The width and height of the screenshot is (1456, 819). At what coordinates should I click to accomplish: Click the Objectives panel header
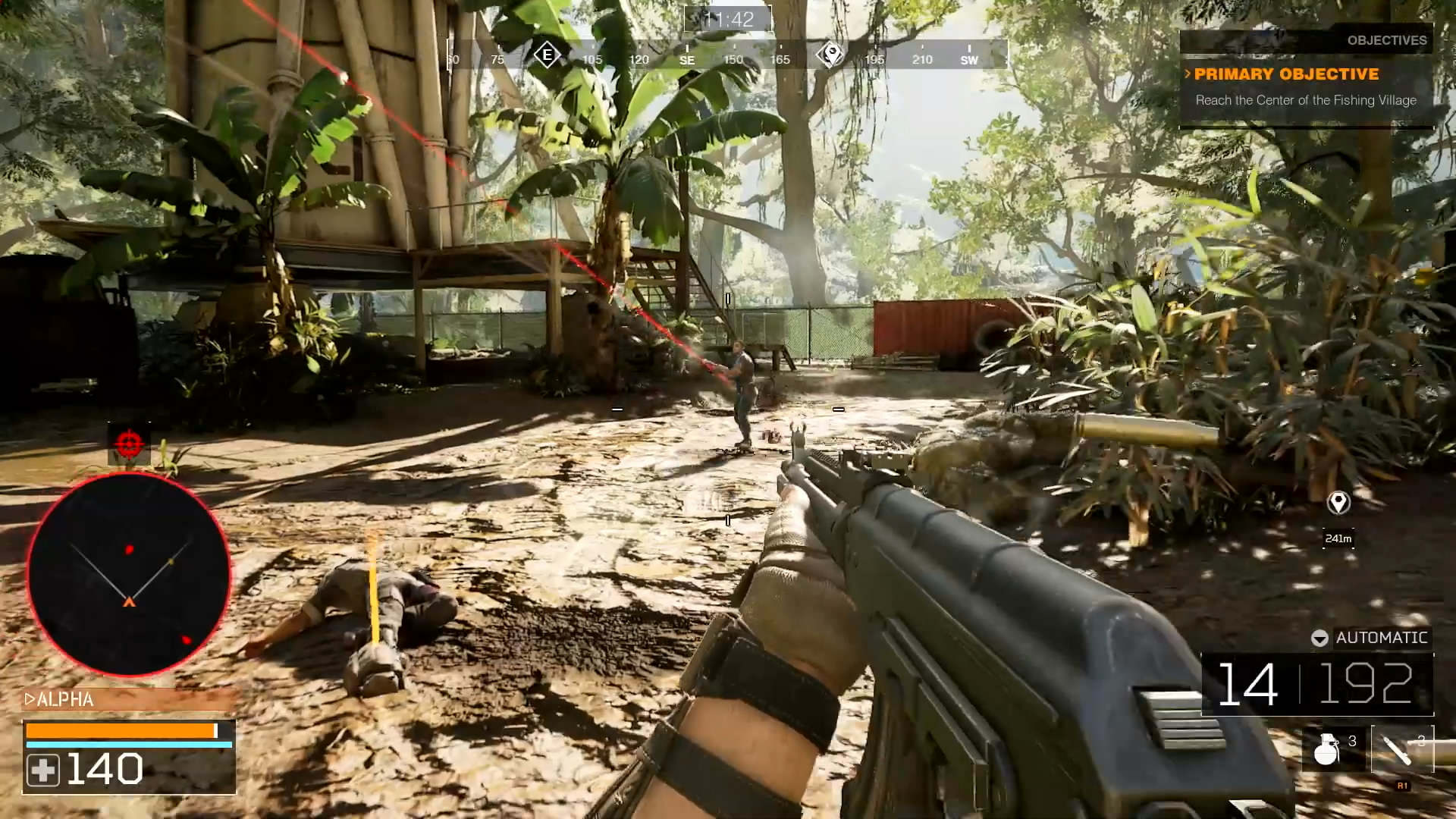click(x=1386, y=40)
